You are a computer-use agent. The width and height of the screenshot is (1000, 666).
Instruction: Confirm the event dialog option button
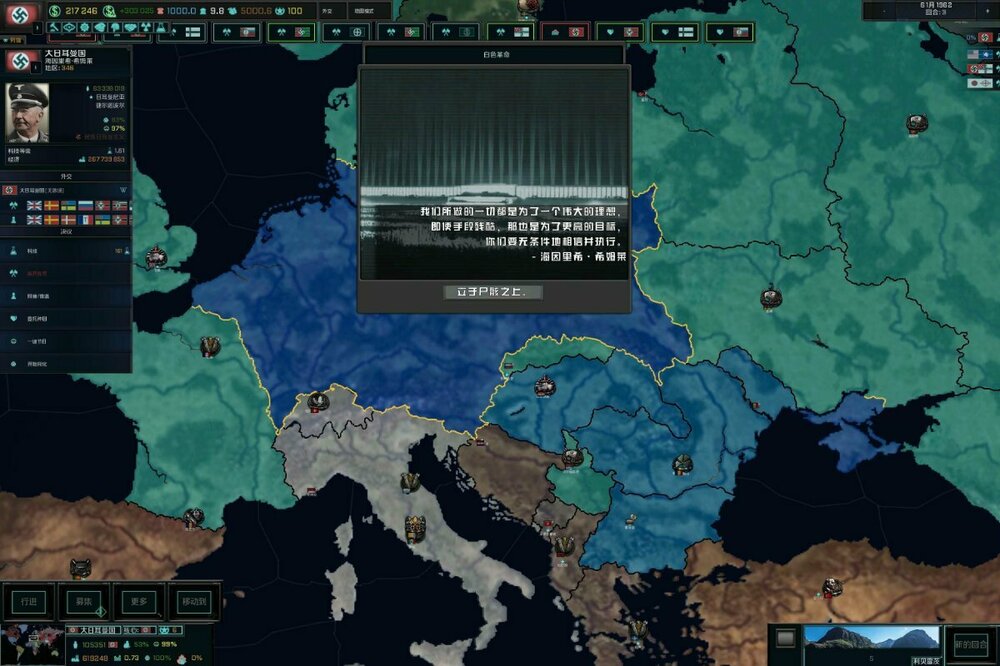point(494,292)
